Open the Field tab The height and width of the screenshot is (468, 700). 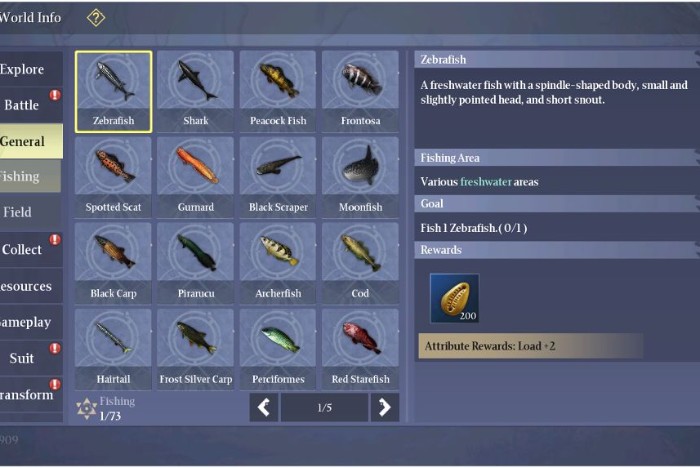(x=22, y=212)
